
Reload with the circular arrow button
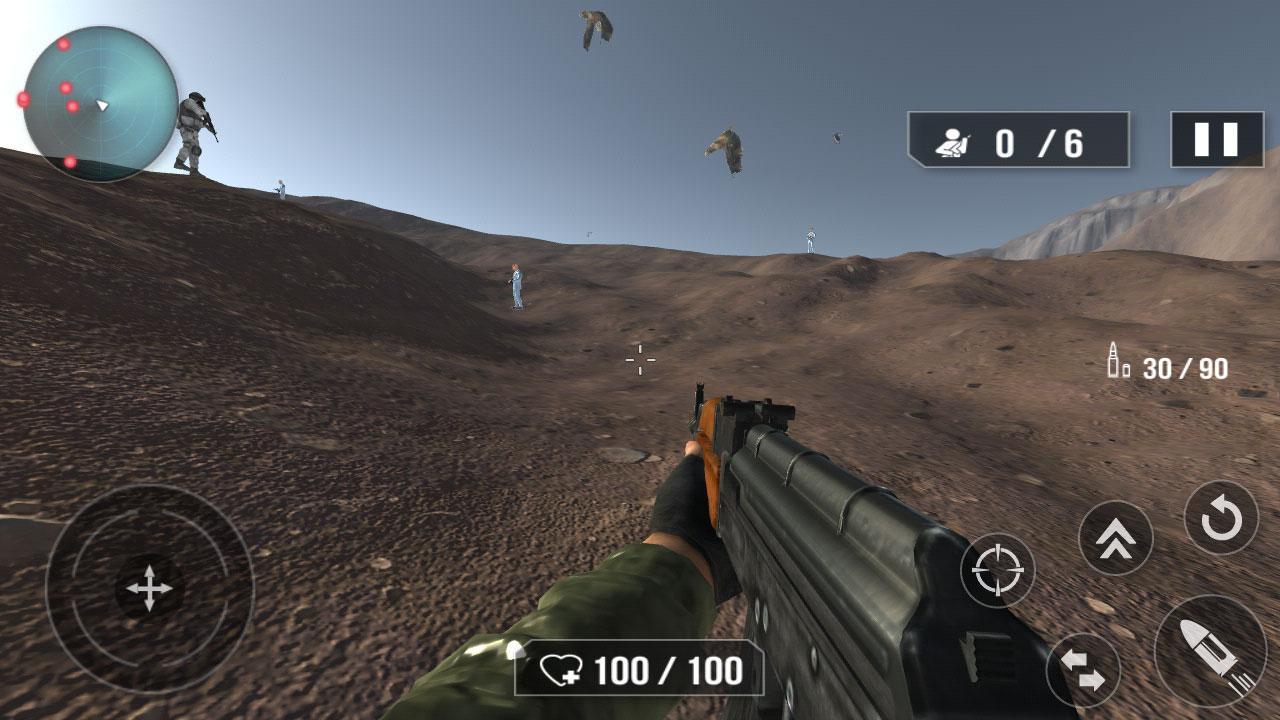point(1221,518)
